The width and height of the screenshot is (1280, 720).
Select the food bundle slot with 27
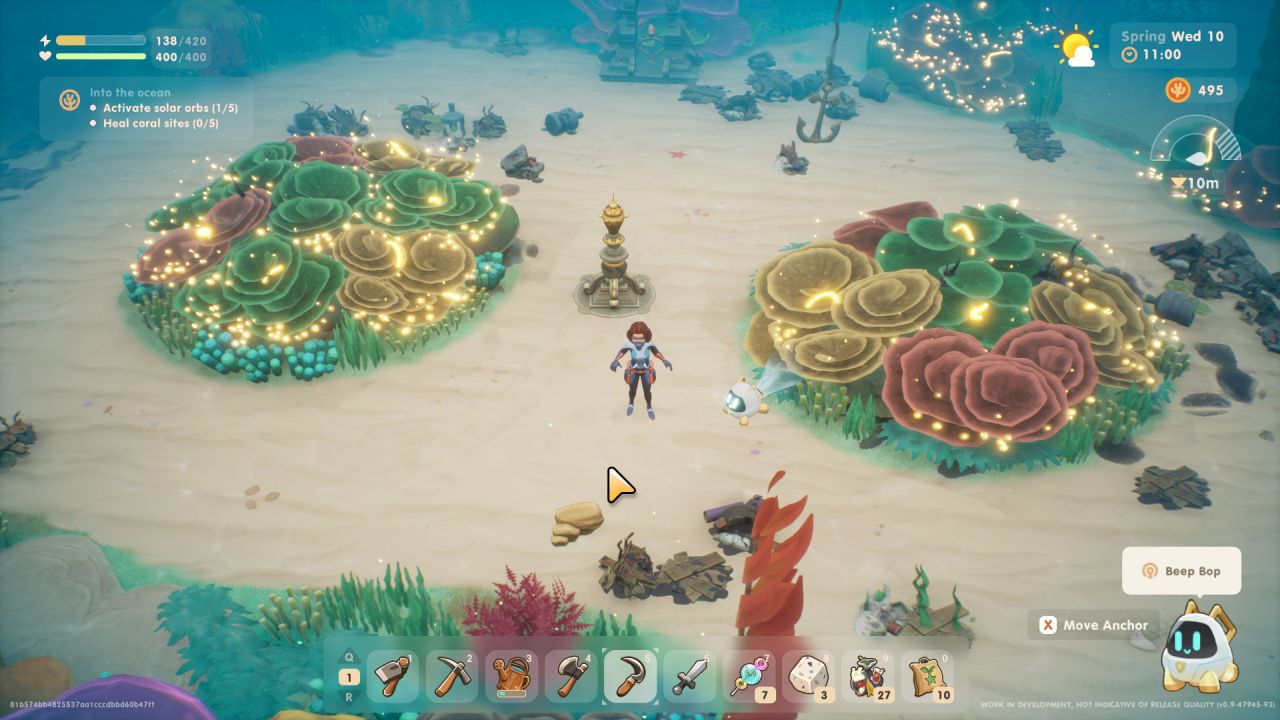tap(868, 677)
